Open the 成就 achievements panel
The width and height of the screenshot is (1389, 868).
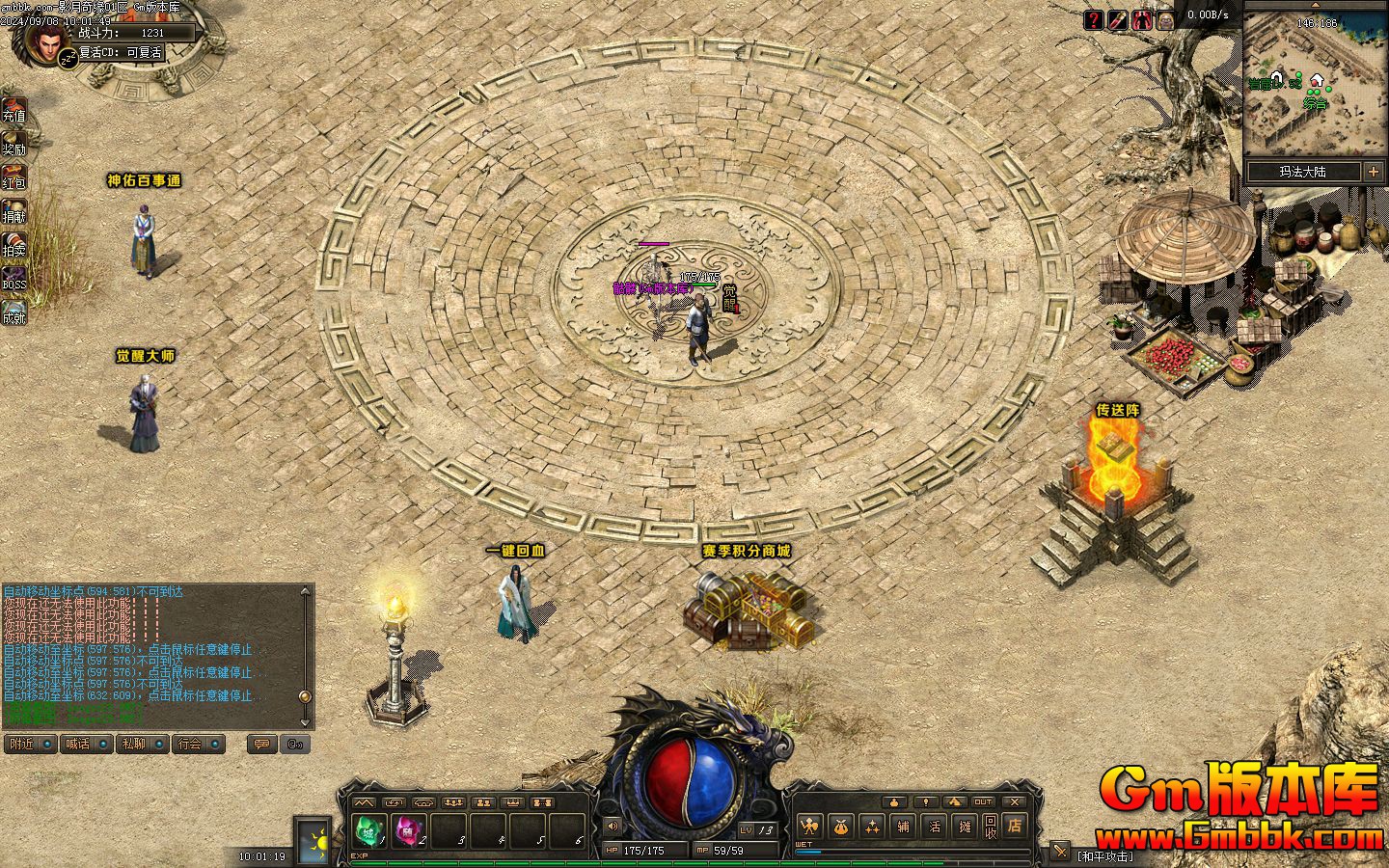(14, 312)
